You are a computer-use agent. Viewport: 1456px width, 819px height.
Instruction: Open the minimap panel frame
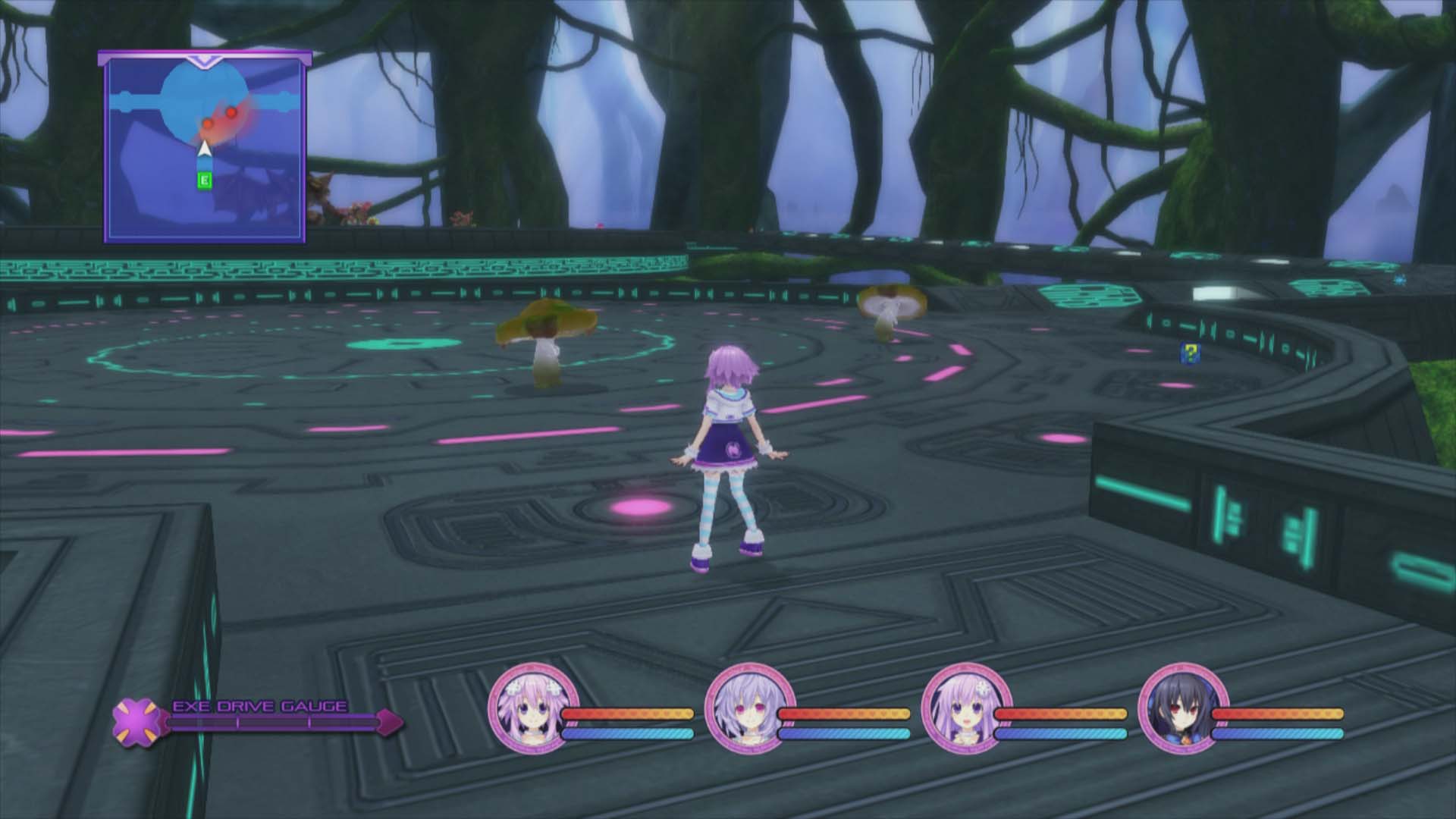[x=203, y=144]
